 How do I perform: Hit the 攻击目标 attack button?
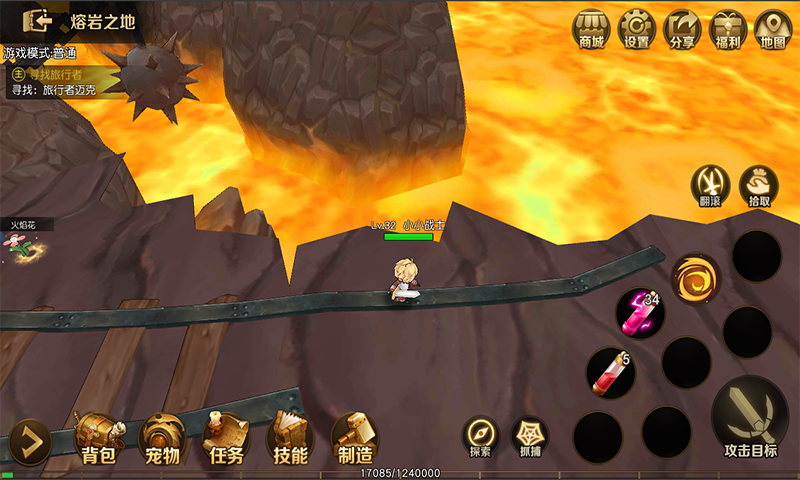coord(750,419)
